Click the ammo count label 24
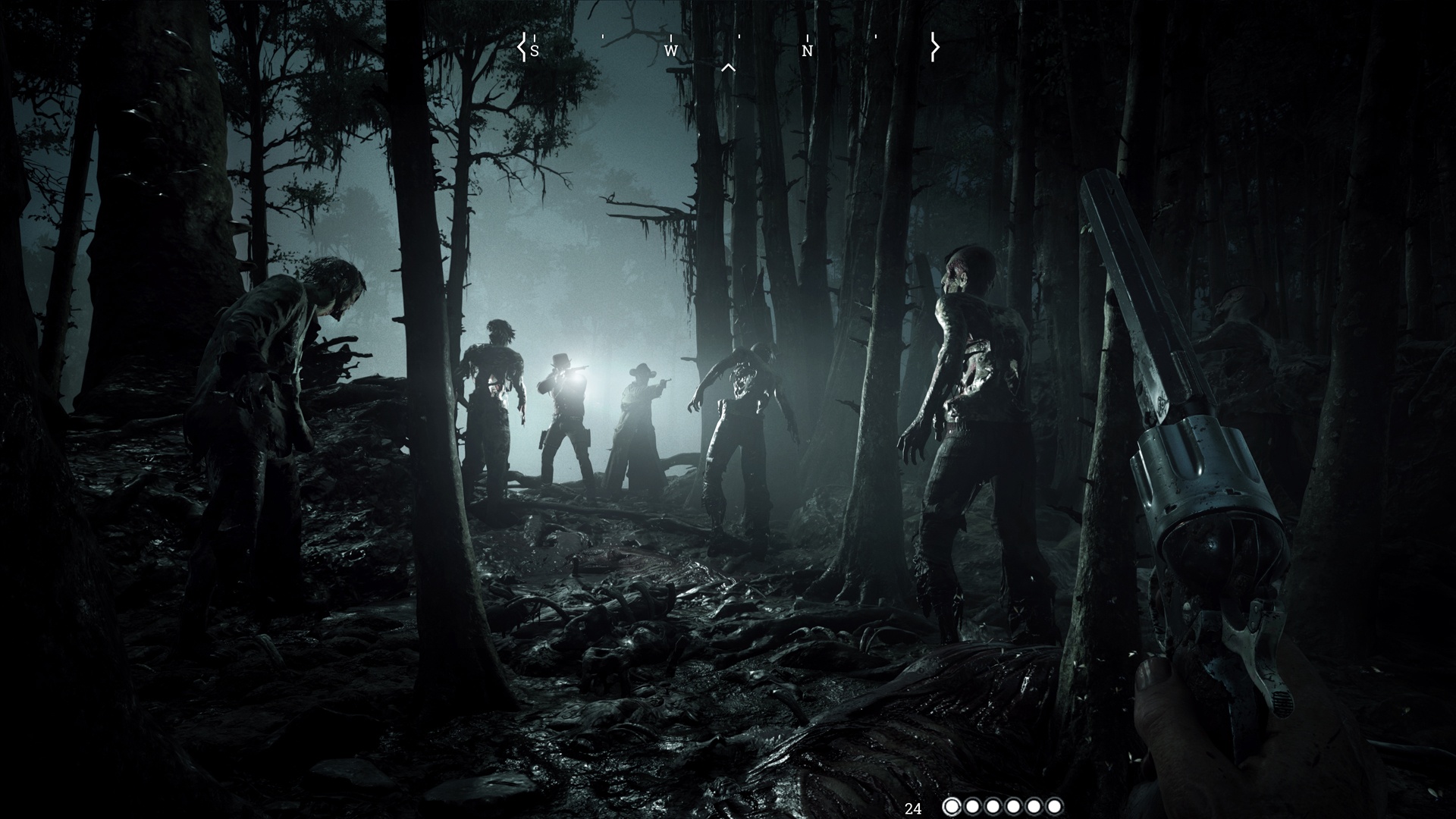Viewport: 1456px width, 819px height. [x=915, y=807]
